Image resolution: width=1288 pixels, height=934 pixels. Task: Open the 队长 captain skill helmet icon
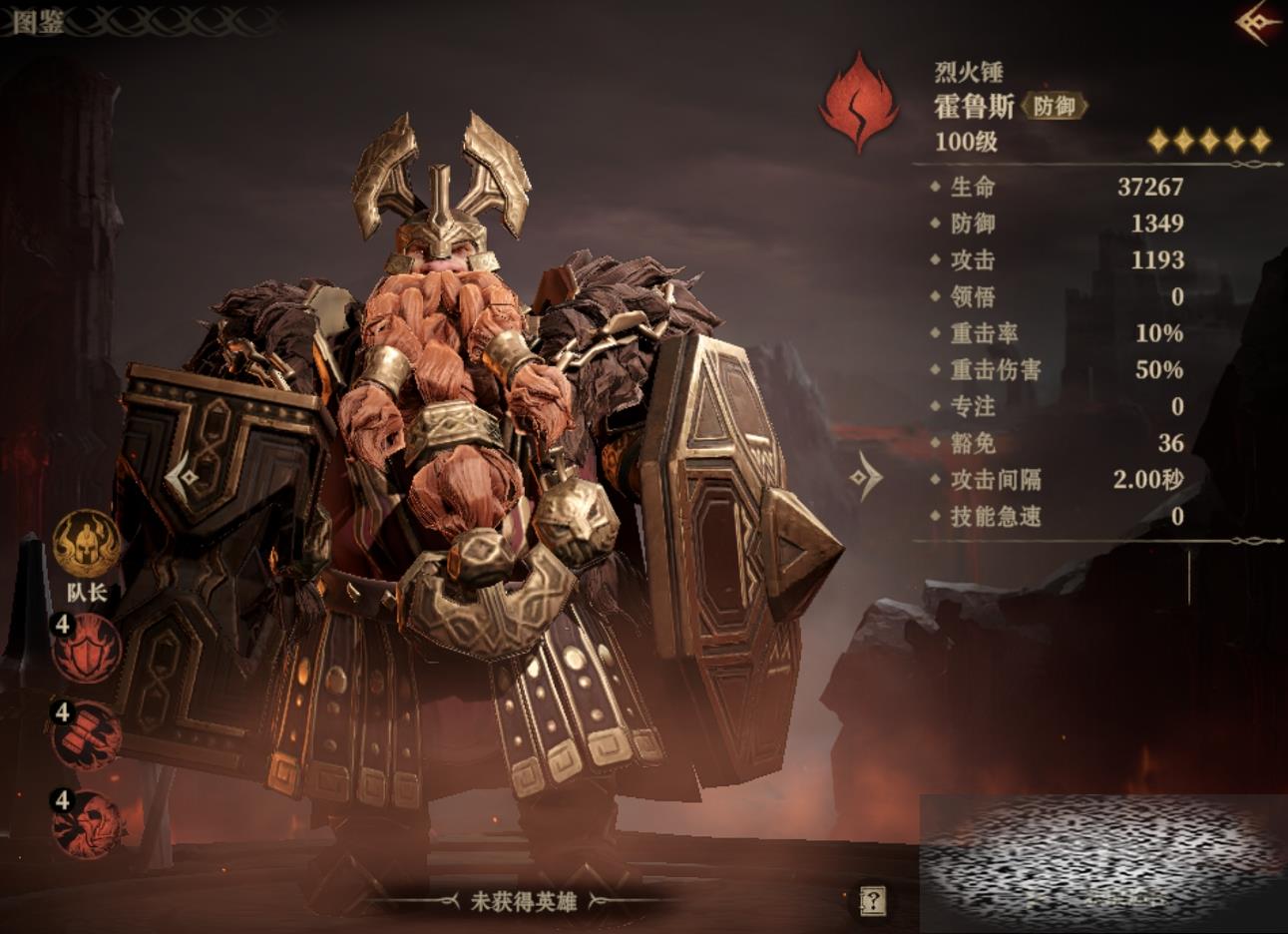click(x=87, y=544)
